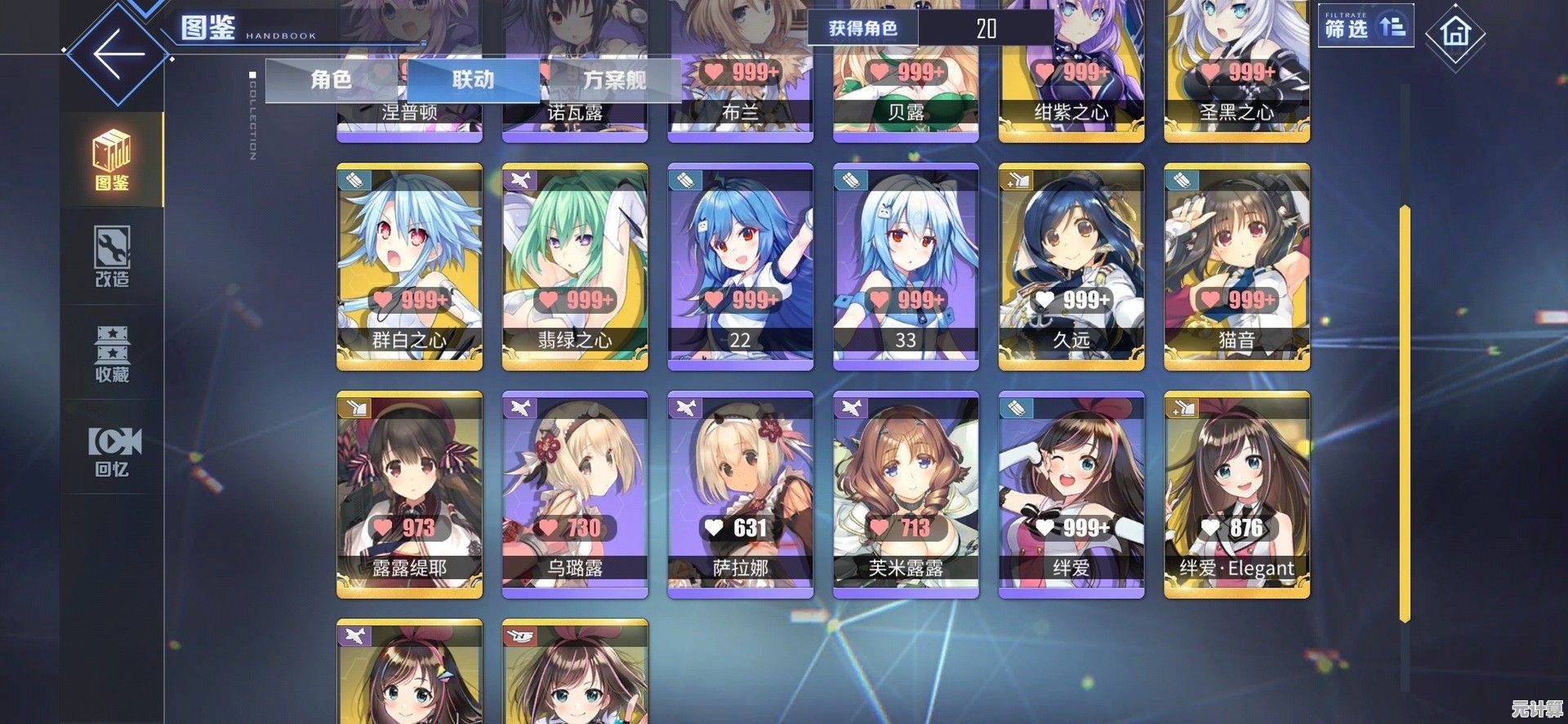The image size is (1568, 724).
Task: Open the 图鉴 sidebar section
Action: (x=113, y=160)
